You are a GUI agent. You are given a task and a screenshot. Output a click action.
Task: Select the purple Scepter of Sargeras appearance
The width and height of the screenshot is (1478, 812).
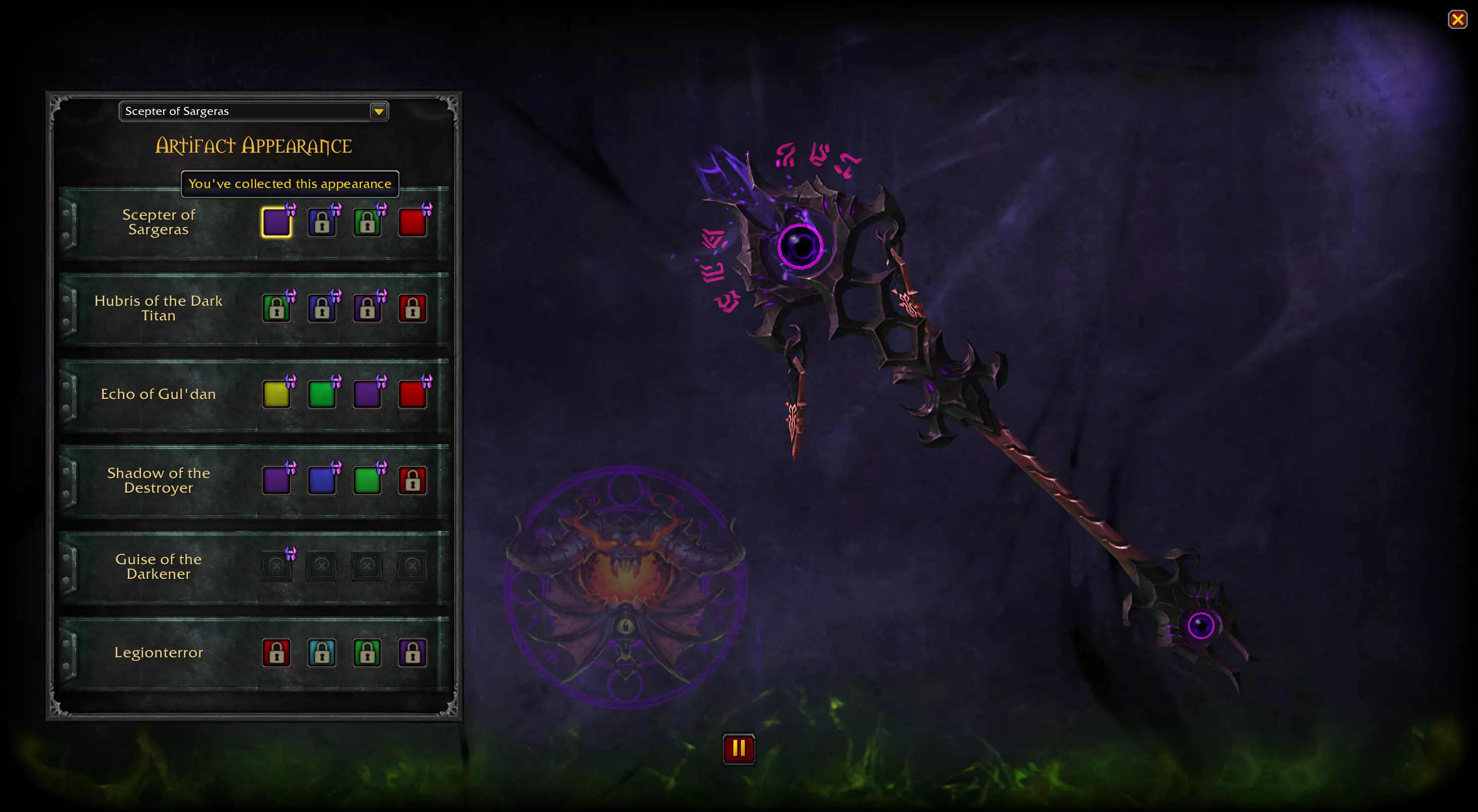tap(277, 222)
